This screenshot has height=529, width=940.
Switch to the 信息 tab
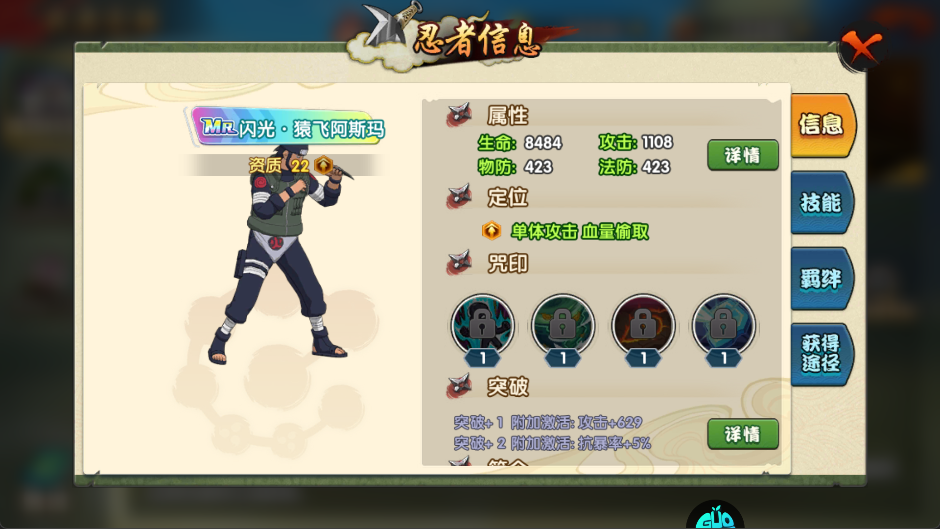tap(821, 125)
